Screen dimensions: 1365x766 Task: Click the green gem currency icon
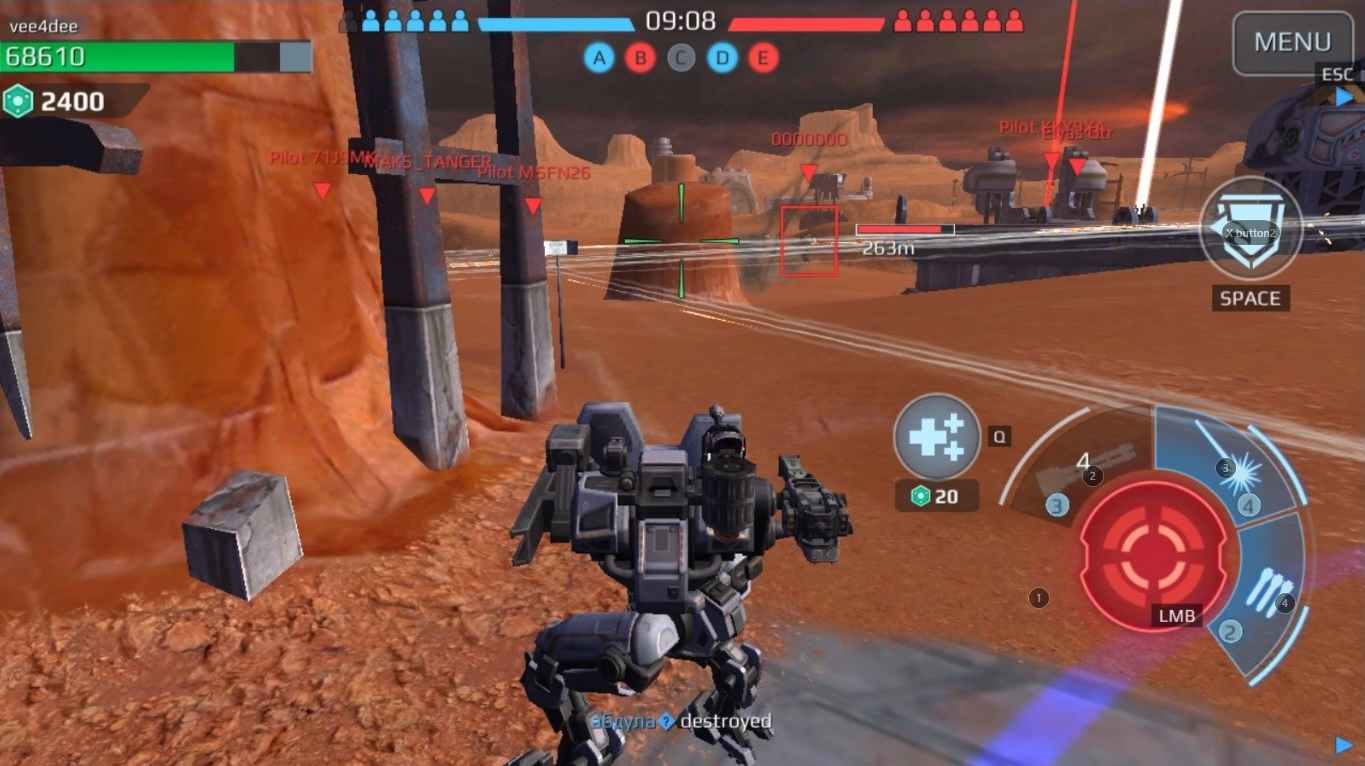[x=20, y=100]
